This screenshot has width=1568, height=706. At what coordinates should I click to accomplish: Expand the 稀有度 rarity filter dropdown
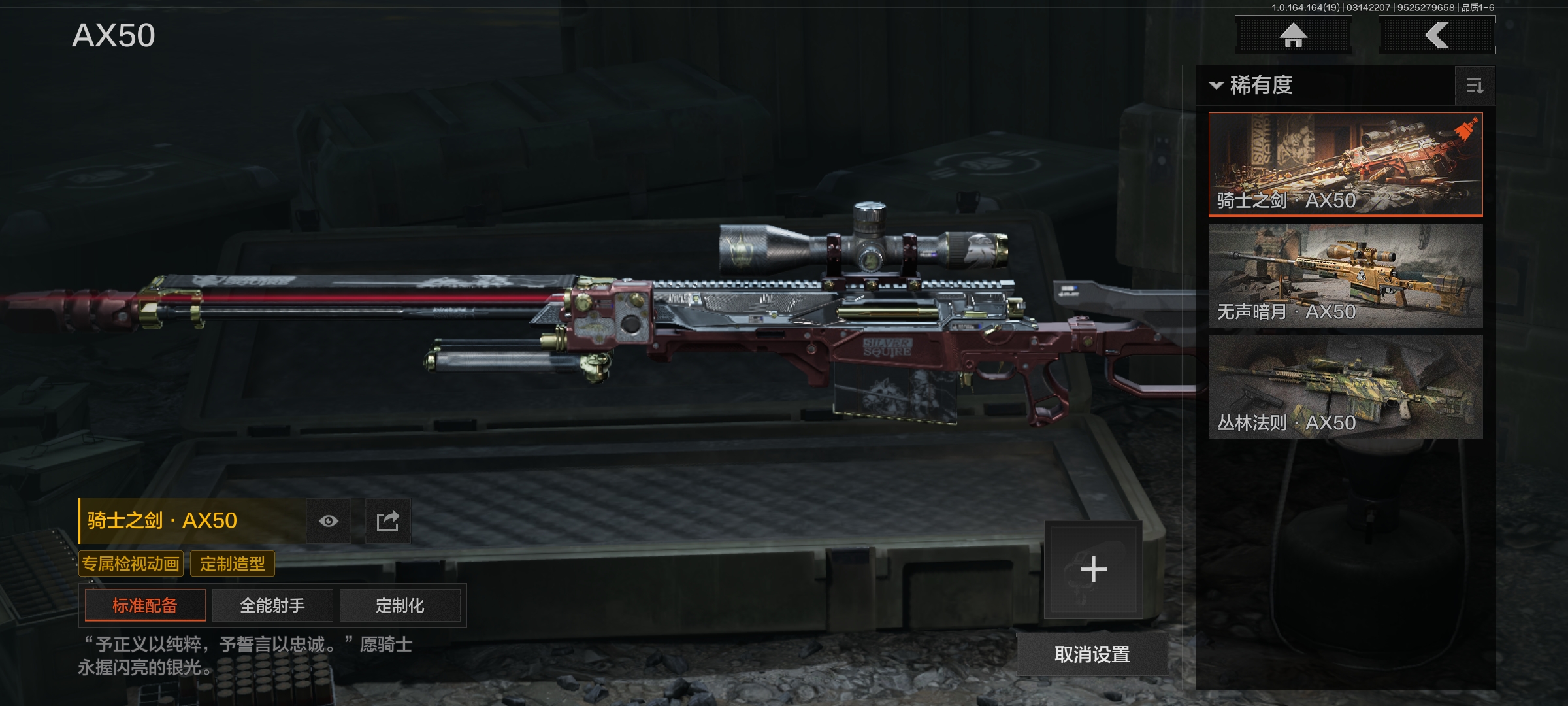pyautogui.click(x=1251, y=86)
